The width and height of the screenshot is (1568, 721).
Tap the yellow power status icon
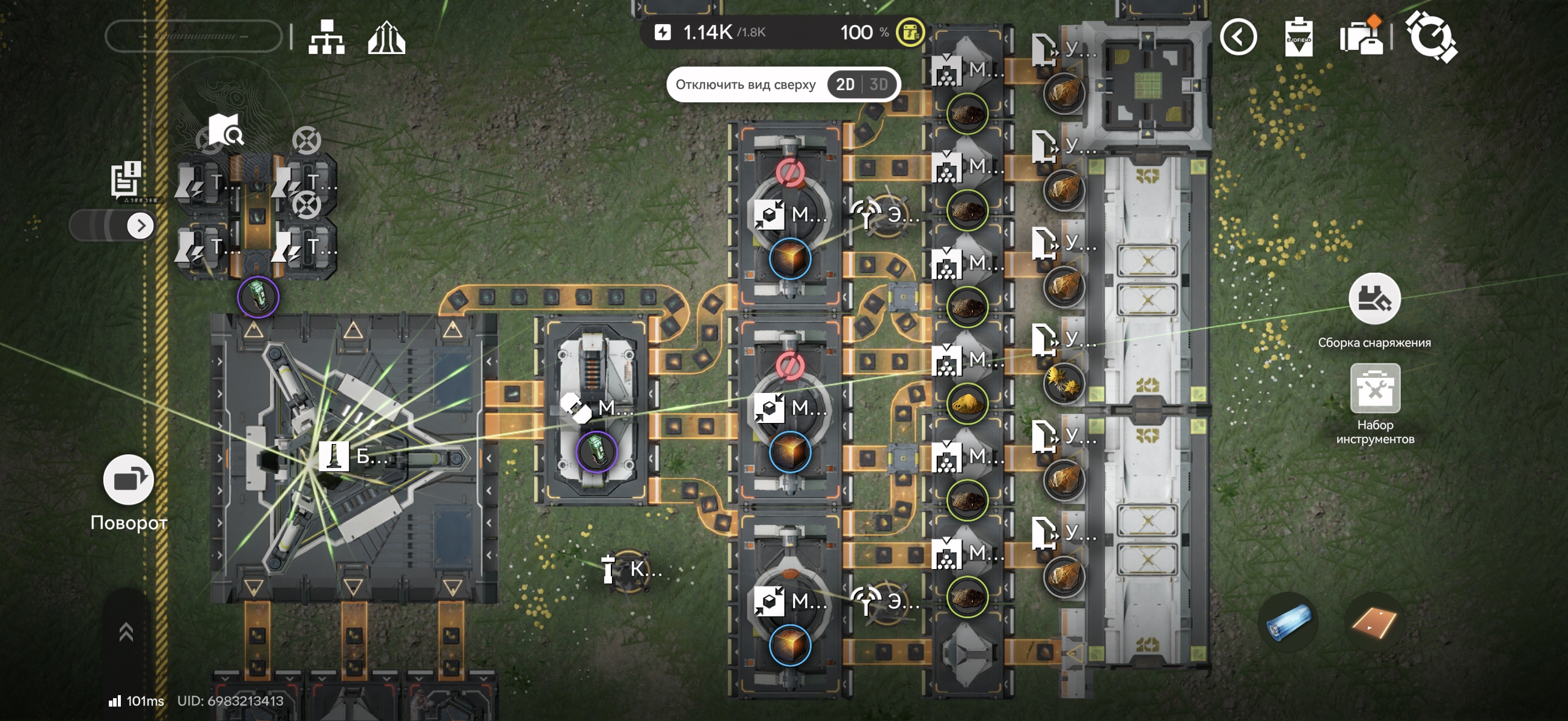(x=910, y=32)
